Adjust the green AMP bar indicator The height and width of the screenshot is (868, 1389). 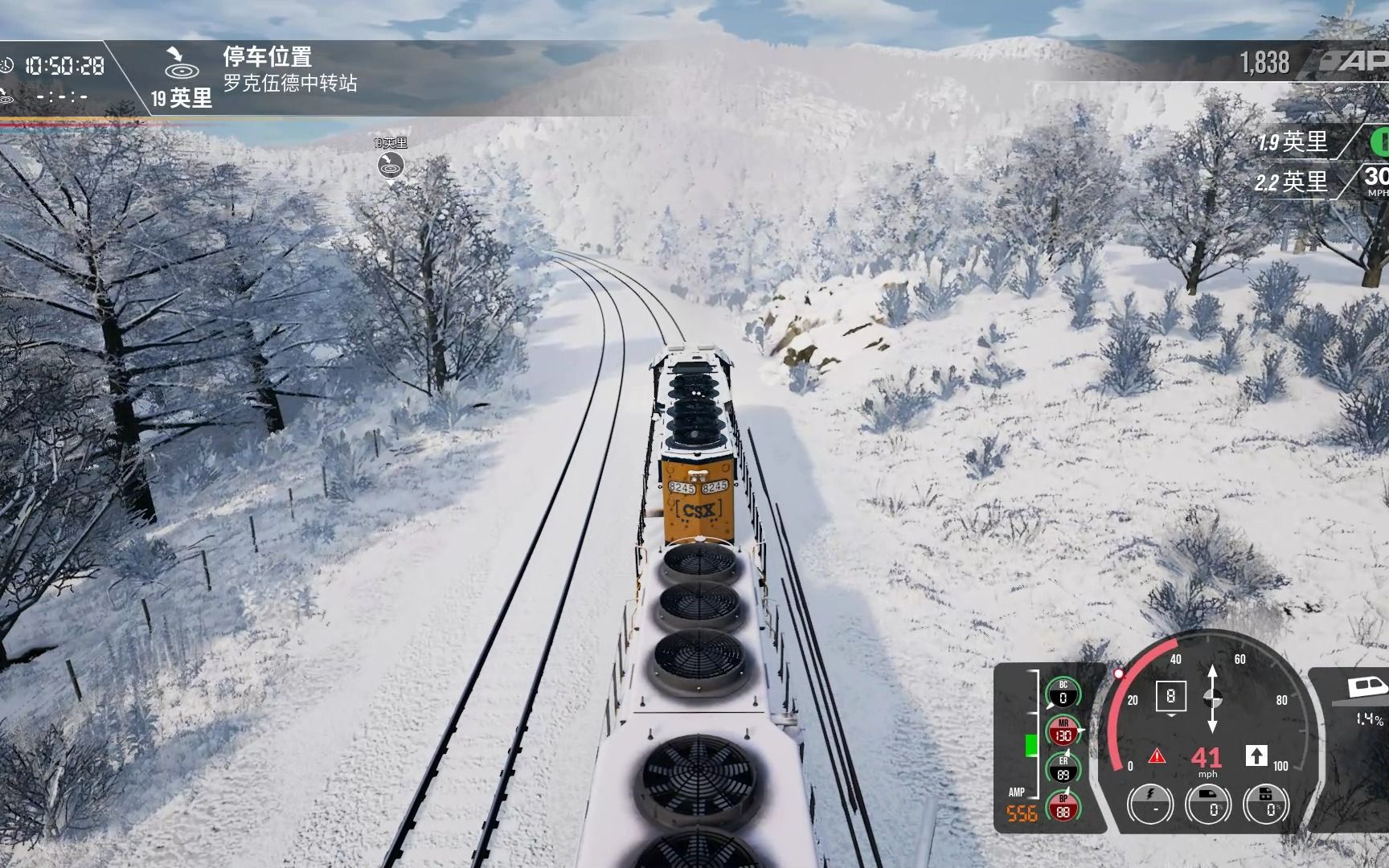(x=1030, y=746)
